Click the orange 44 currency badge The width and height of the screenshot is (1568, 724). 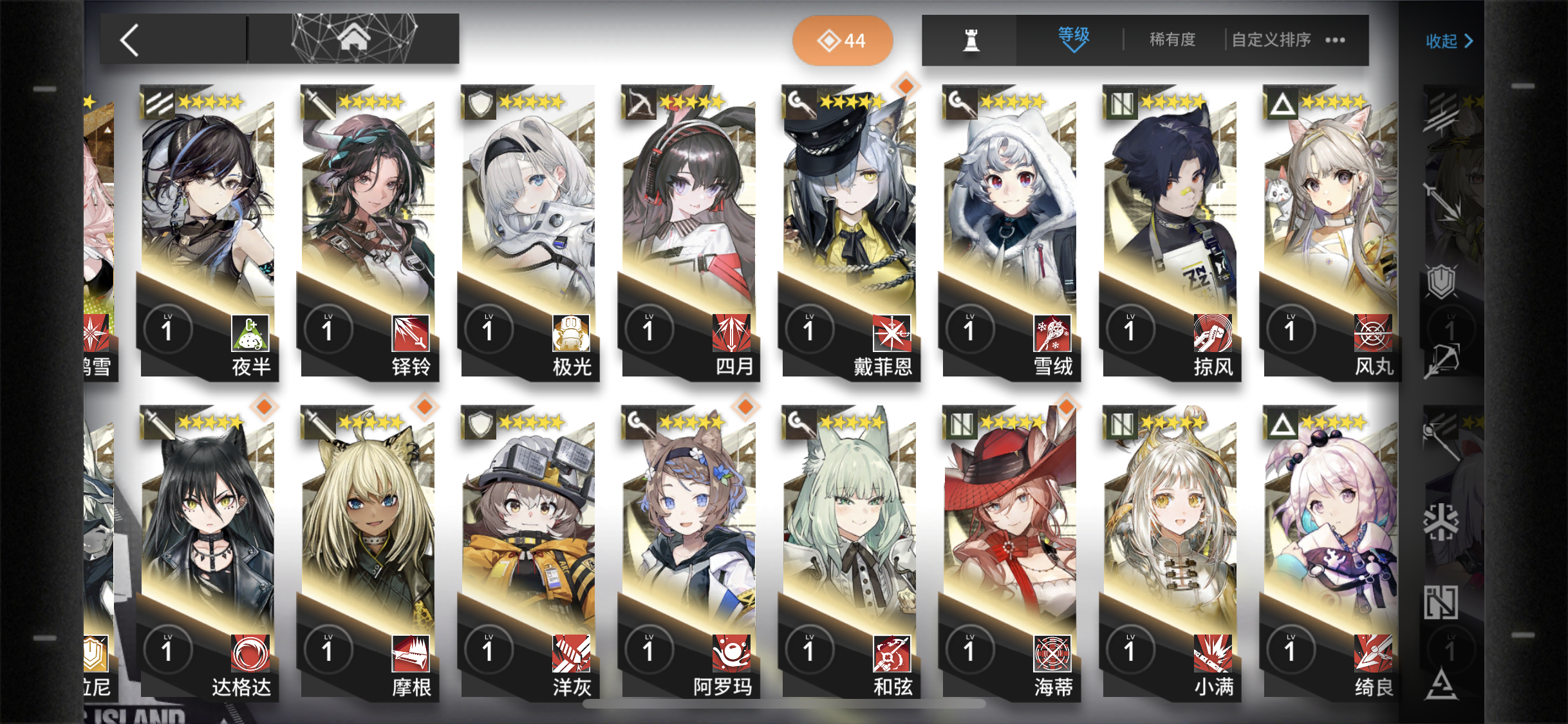(x=843, y=40)
